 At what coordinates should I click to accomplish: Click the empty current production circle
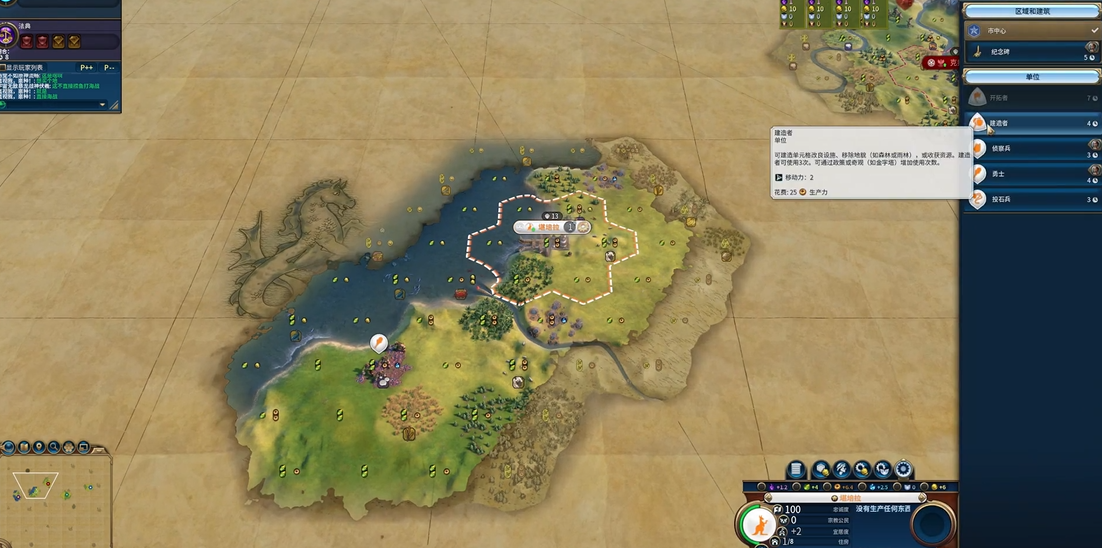tap(934, 524)
